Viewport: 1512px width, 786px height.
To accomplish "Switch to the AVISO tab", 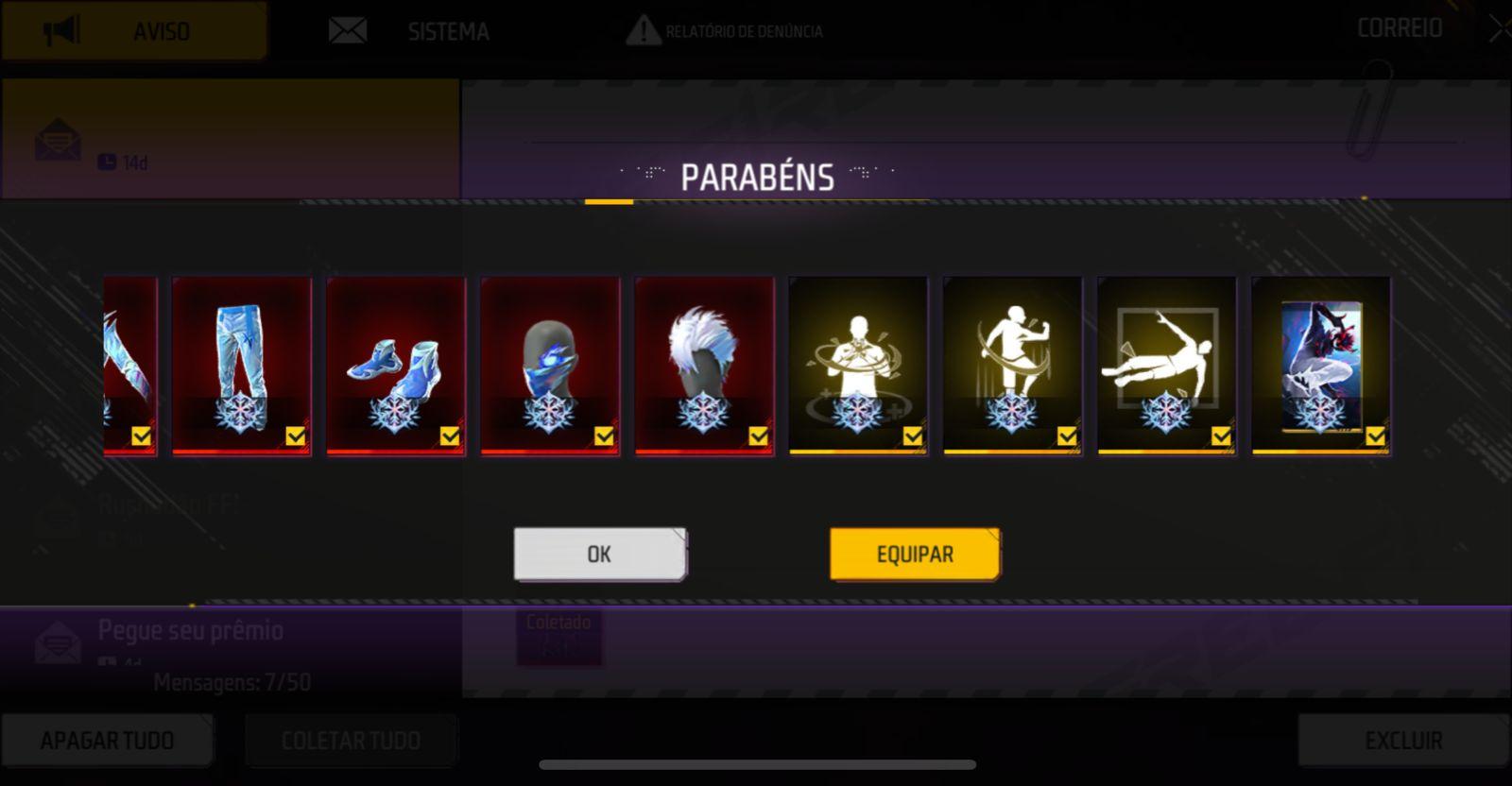I will (x=134, y=31).
